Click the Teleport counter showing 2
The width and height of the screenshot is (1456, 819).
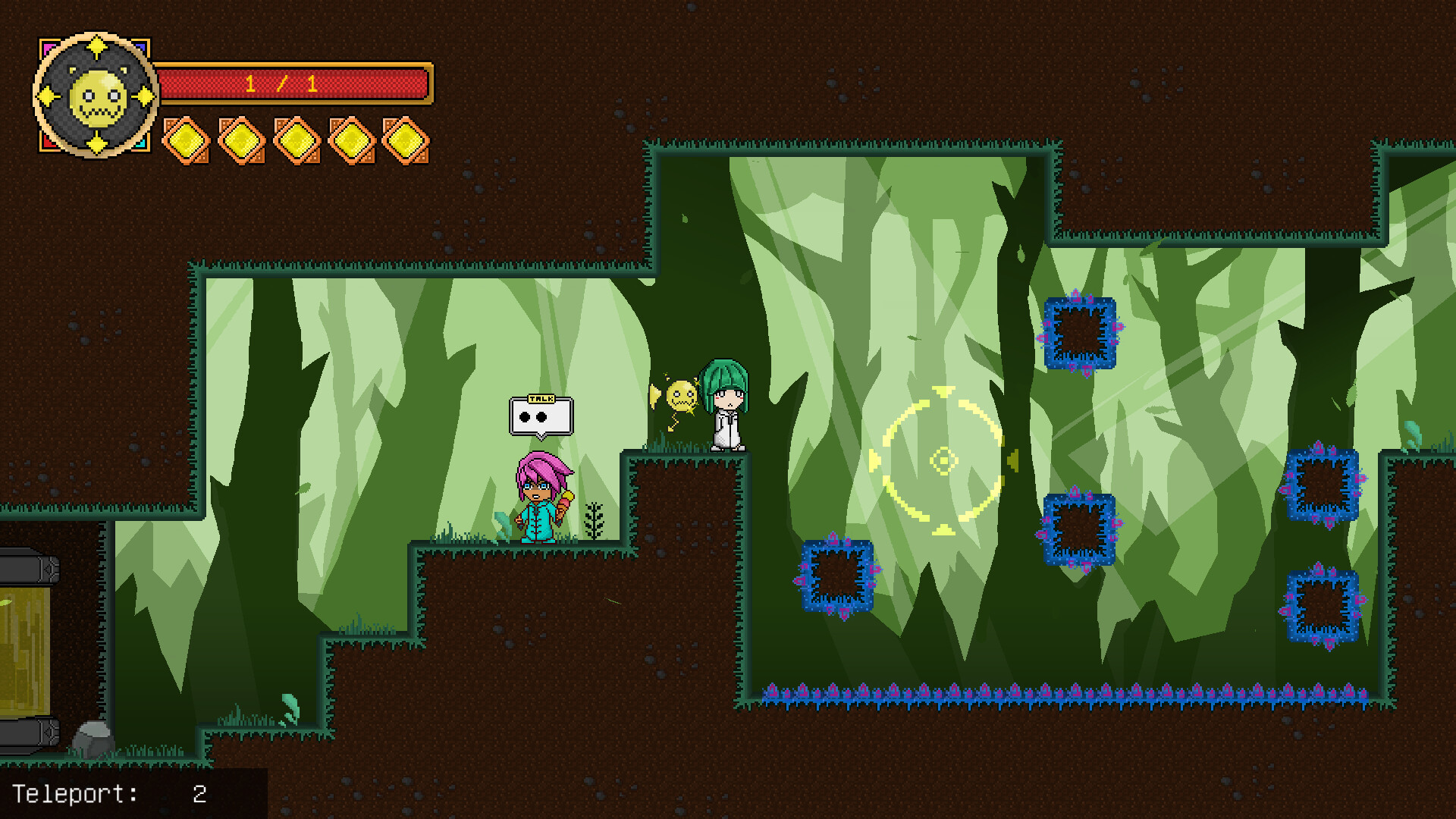110,795
